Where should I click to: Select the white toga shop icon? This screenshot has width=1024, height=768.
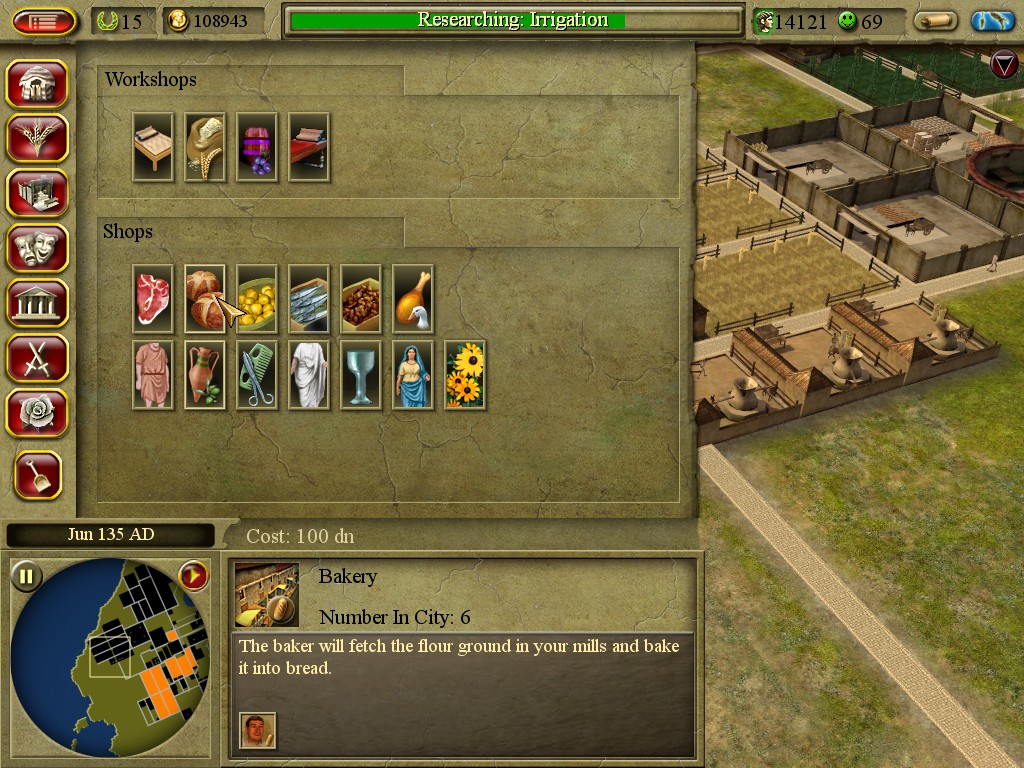coord(308,374)
